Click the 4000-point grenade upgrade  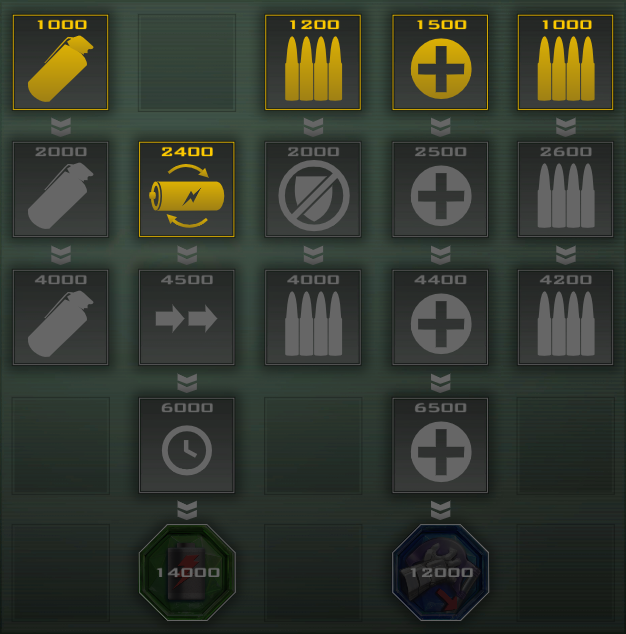[x=60, y=316]
